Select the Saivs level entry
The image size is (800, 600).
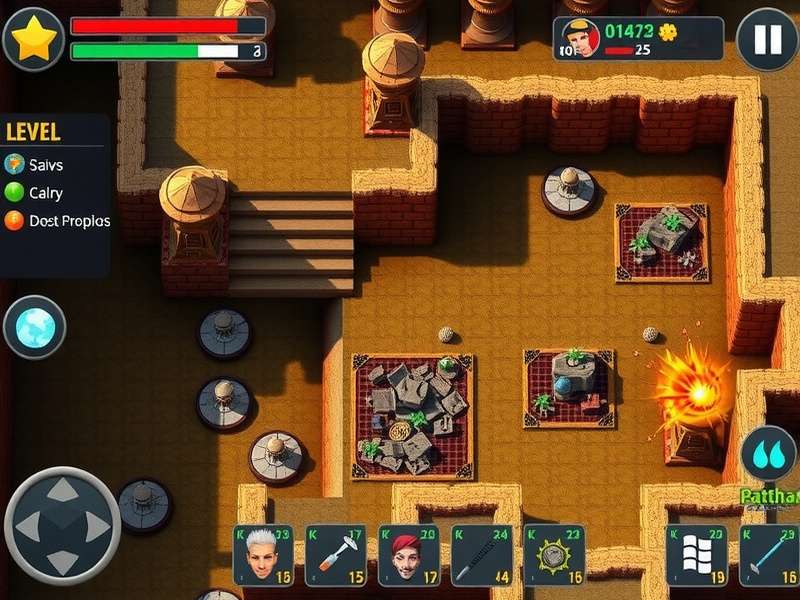[x=45, y=164]
